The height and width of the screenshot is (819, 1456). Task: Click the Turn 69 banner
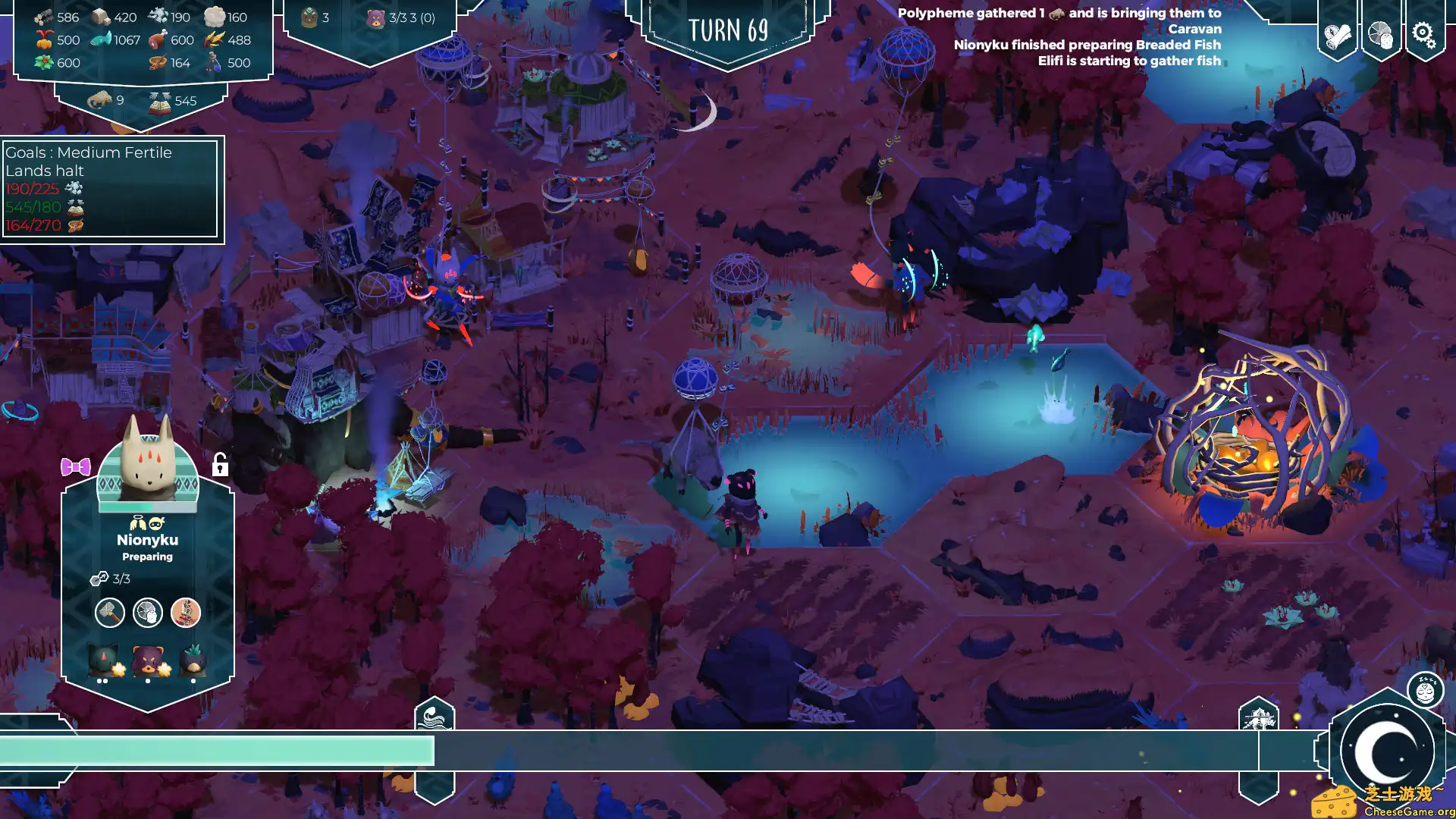tap(728, 30)
